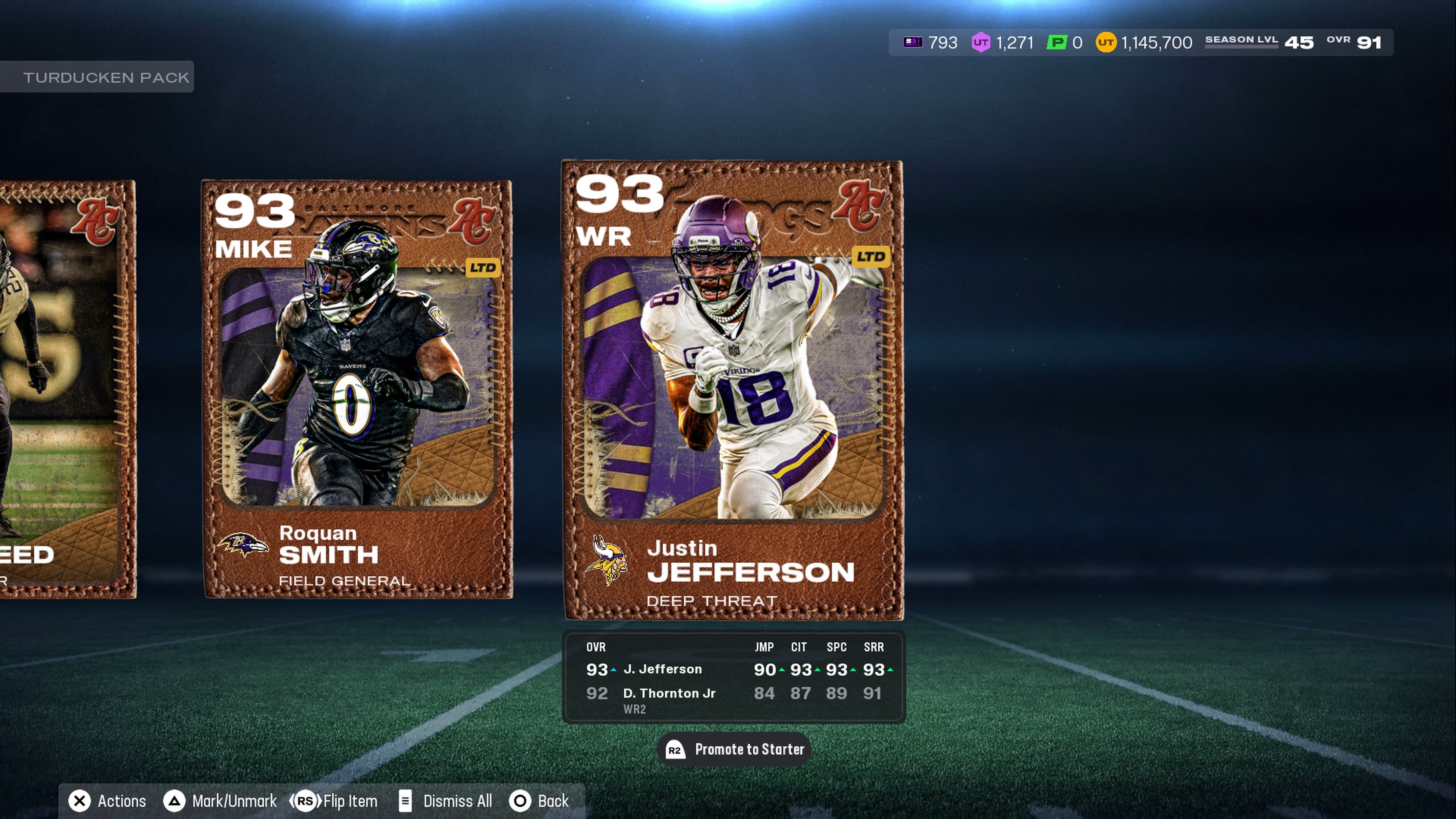Toggle Mark/Unmark on the card
The height and width of the screenshot is (819, 1456).
click(x=220, y=801)
